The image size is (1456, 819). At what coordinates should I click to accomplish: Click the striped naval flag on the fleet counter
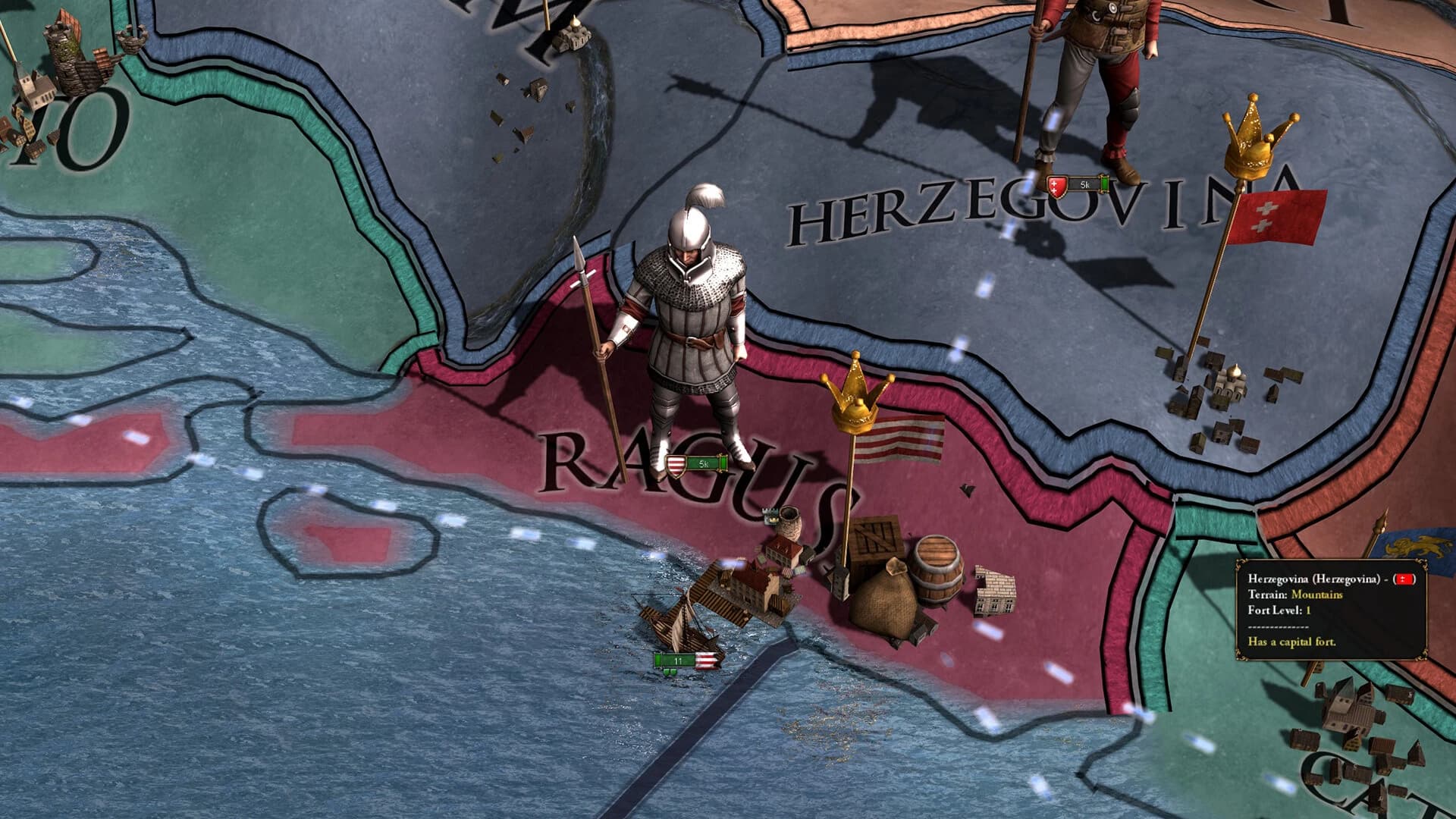707,660
